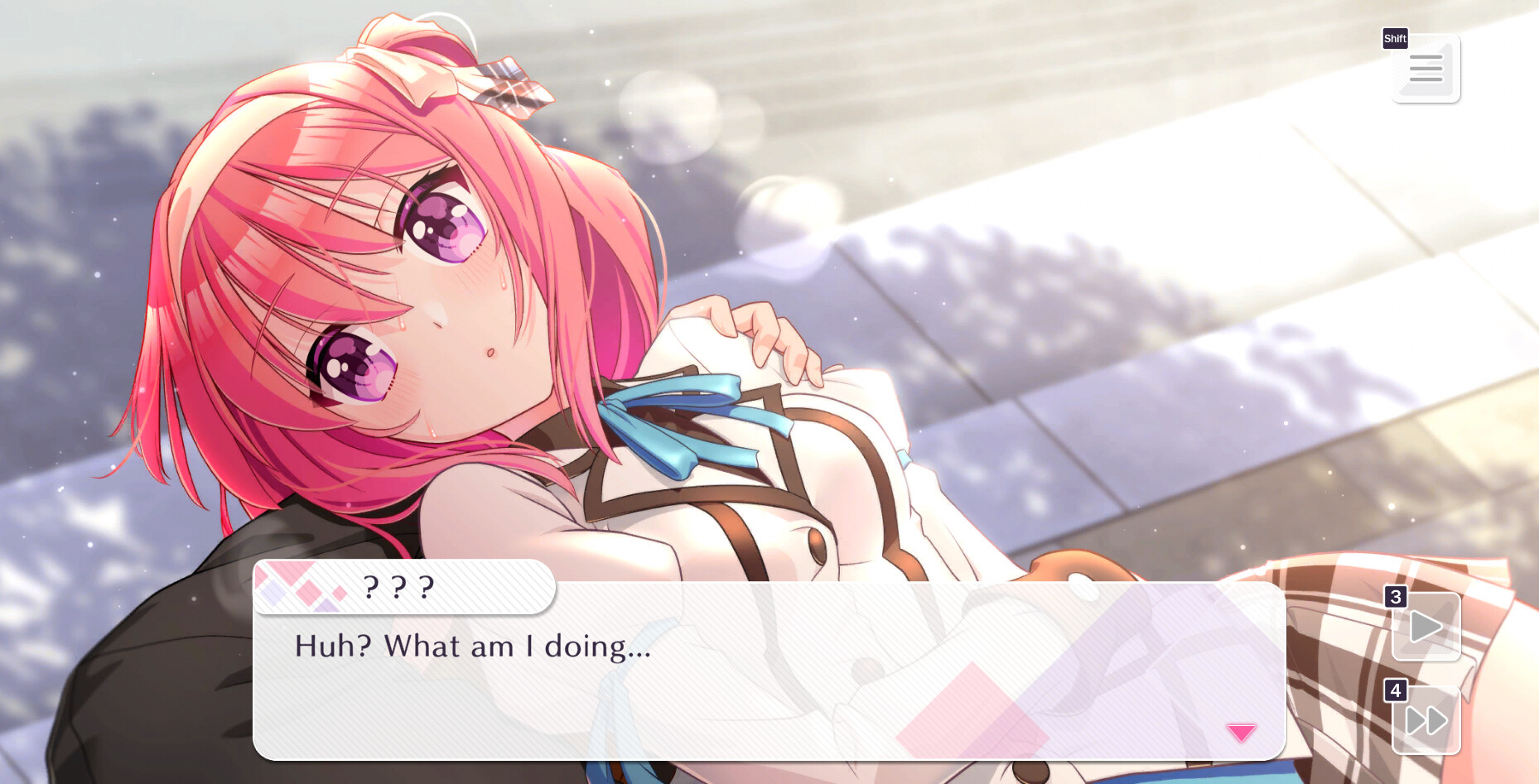Open the options panel via the corner menu
Image resolution: width=1539 pixels, height=784 pixels.
[1426, 70]
